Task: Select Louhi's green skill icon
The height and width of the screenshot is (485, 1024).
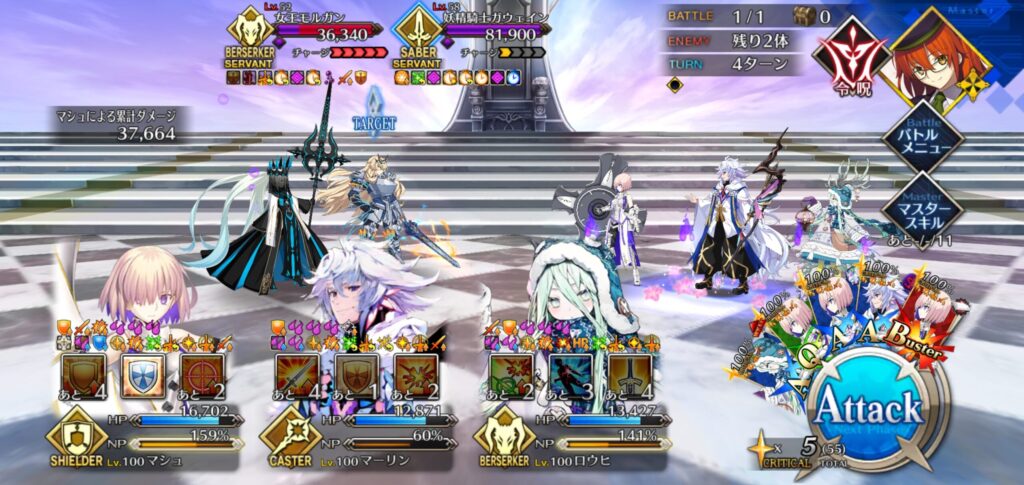Action: point(511,377)
